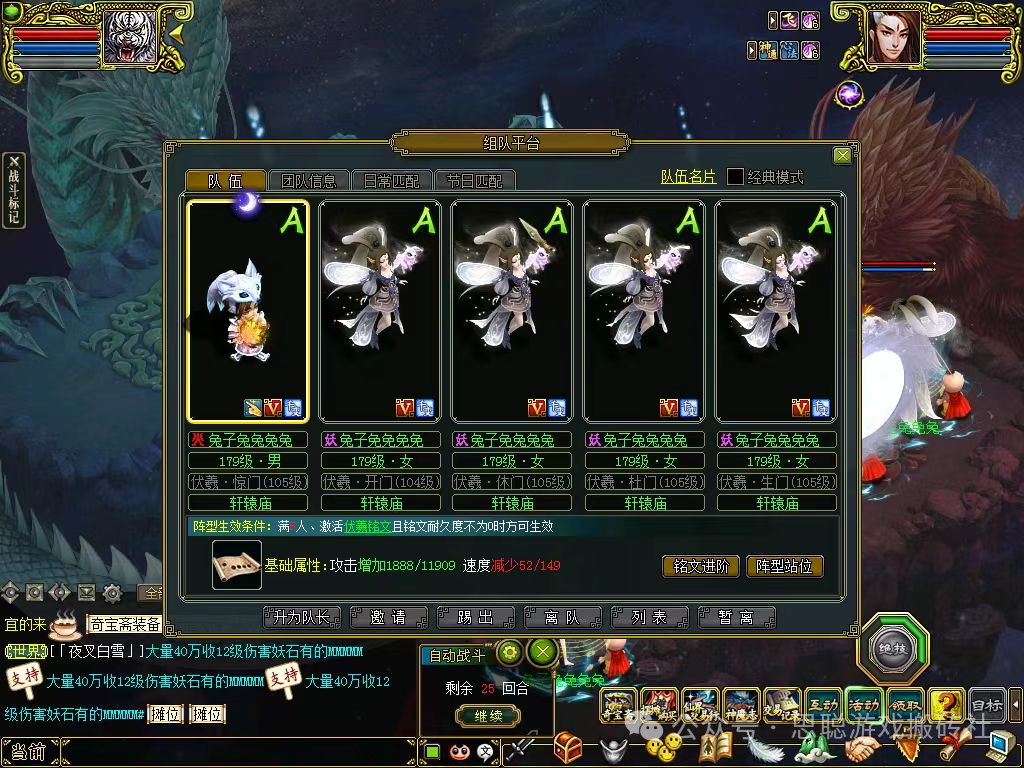Open the 活动 events menu
This screenshot has width=1024, height=768.
(x=864, y=705)
